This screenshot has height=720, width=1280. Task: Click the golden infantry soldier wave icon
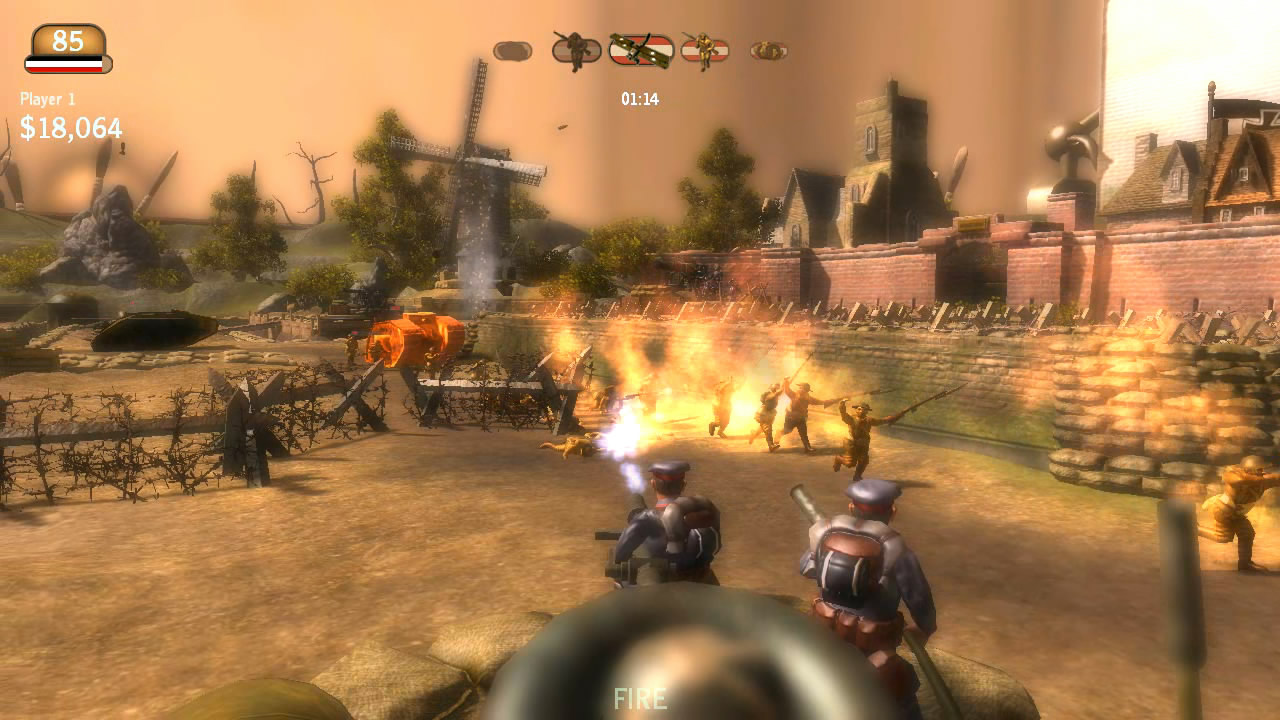click(x=704, y=49)
